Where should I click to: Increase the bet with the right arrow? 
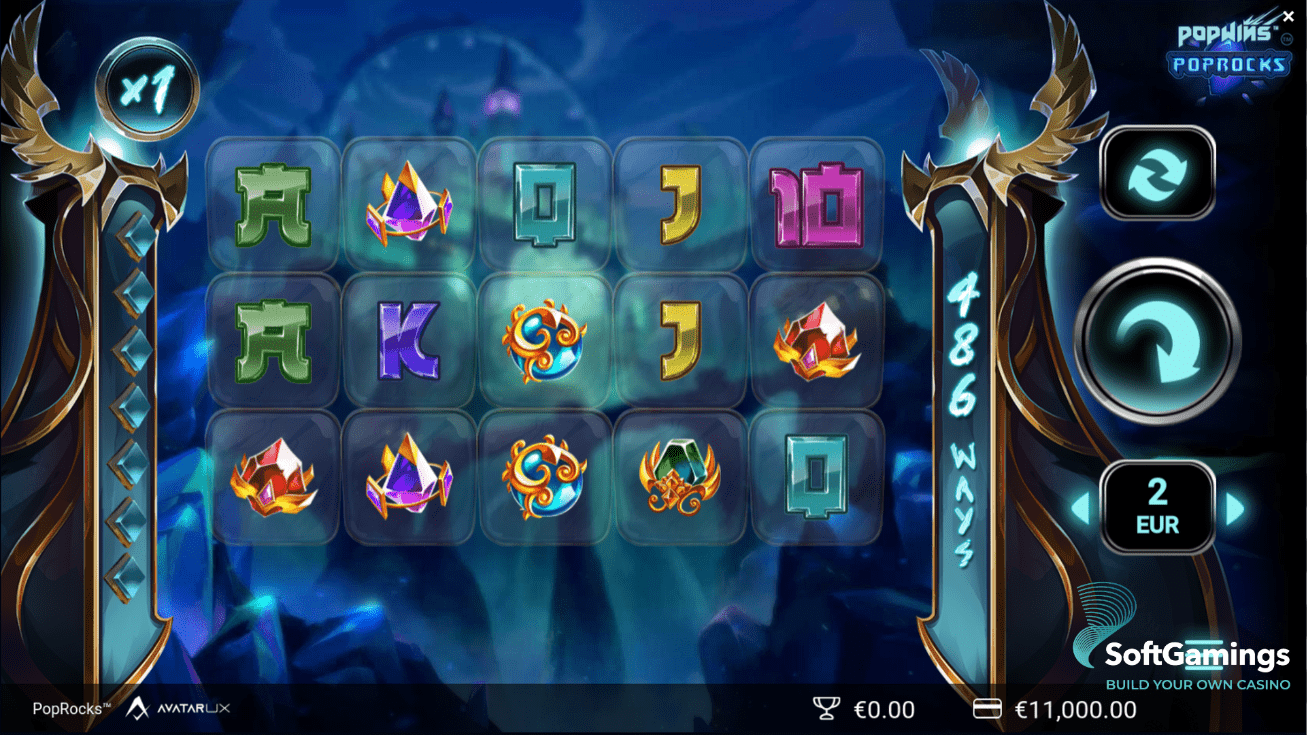click(x=1235, y=509)
